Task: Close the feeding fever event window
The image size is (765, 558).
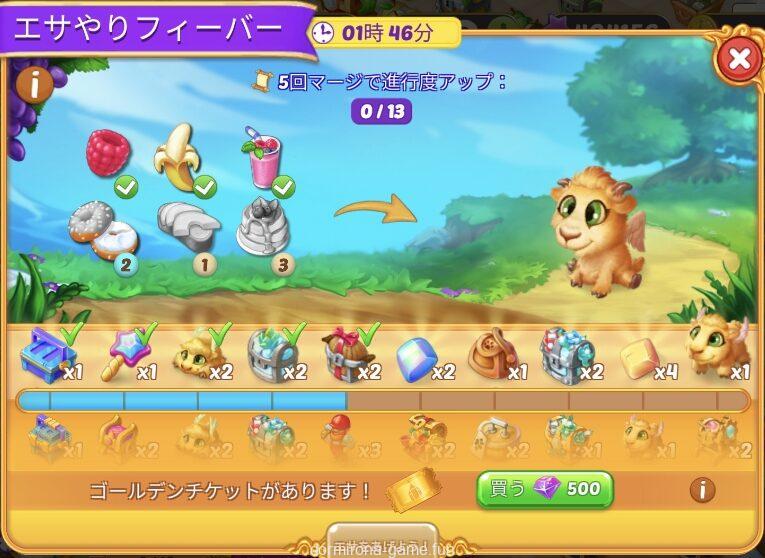Action: [739, 60]
